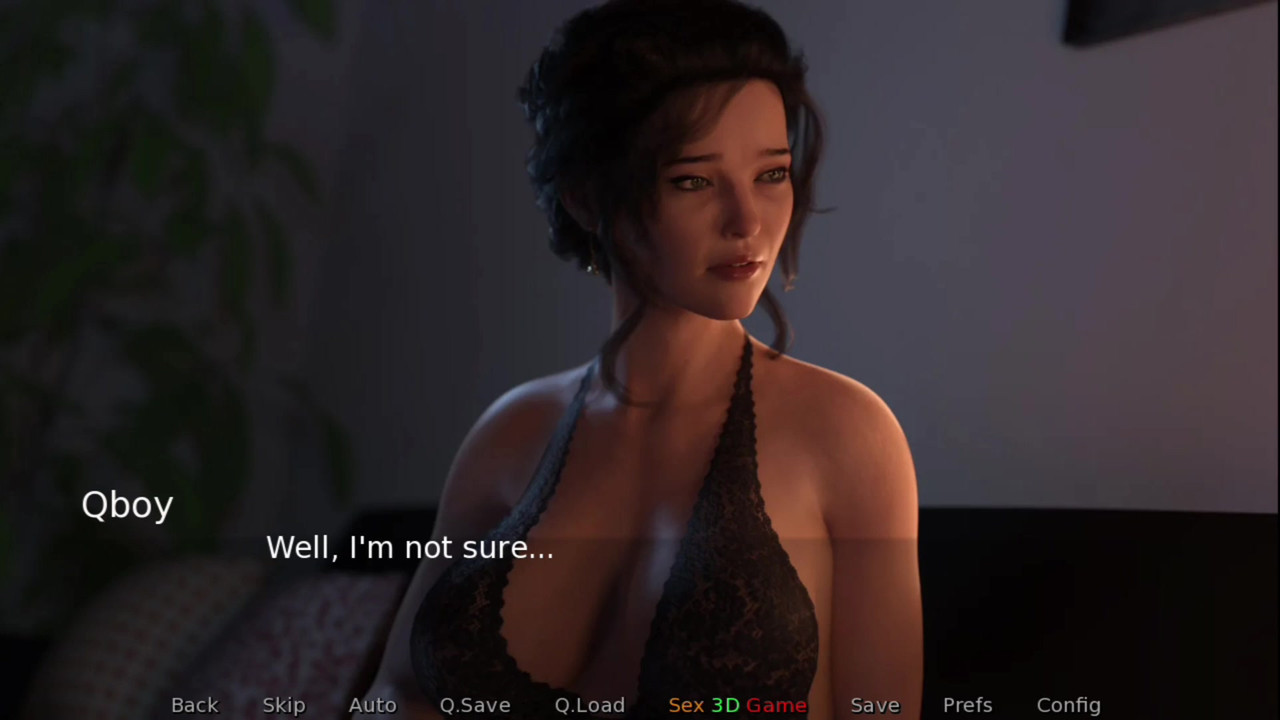This screenshot has width=1280, height=720.
Task: Open the Config menu
Action: pos(1068,705)
